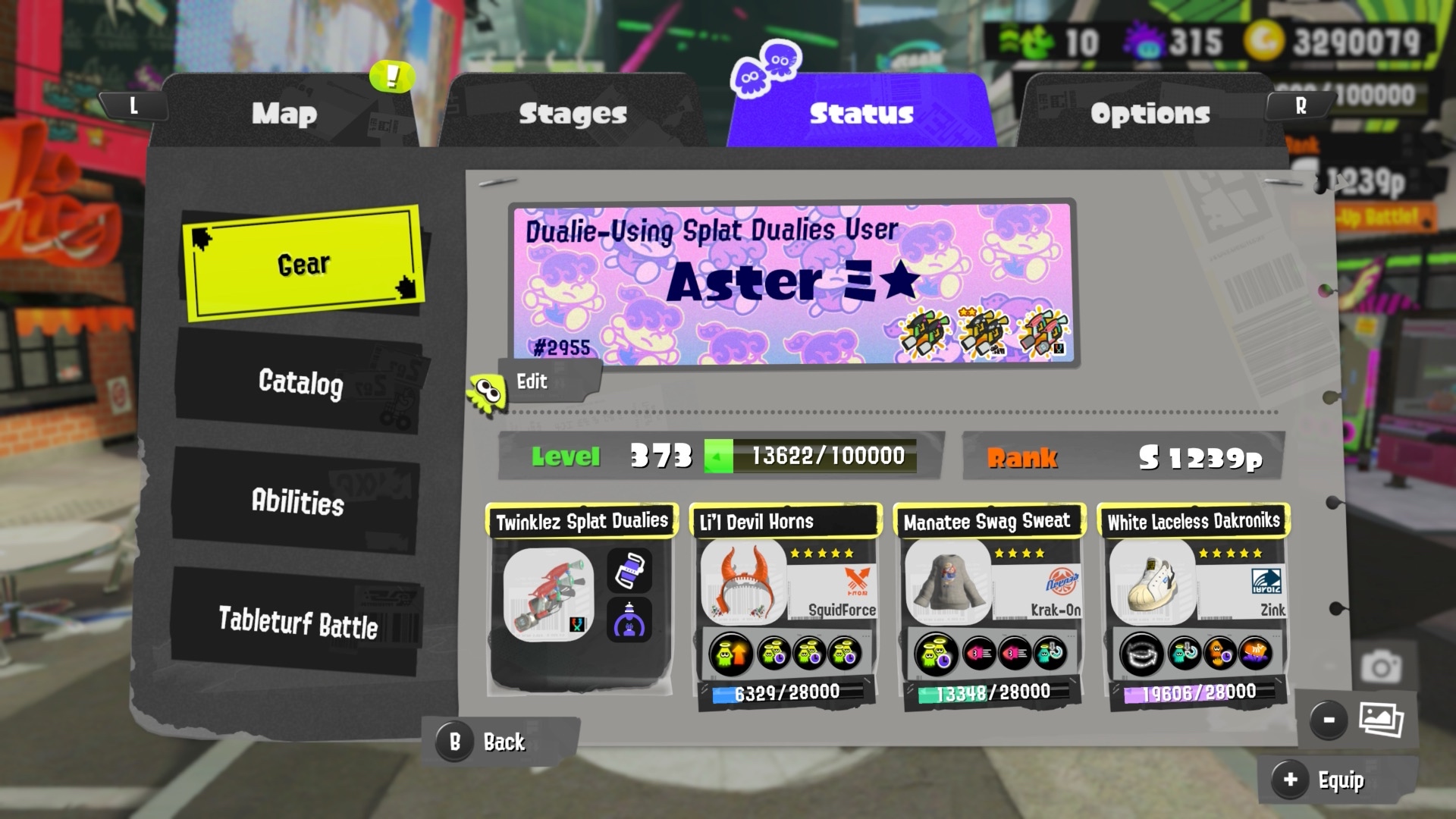This screenshot has height=819, width=1456.
Task: Switch to the Map tab
Action: coord(284,114)
